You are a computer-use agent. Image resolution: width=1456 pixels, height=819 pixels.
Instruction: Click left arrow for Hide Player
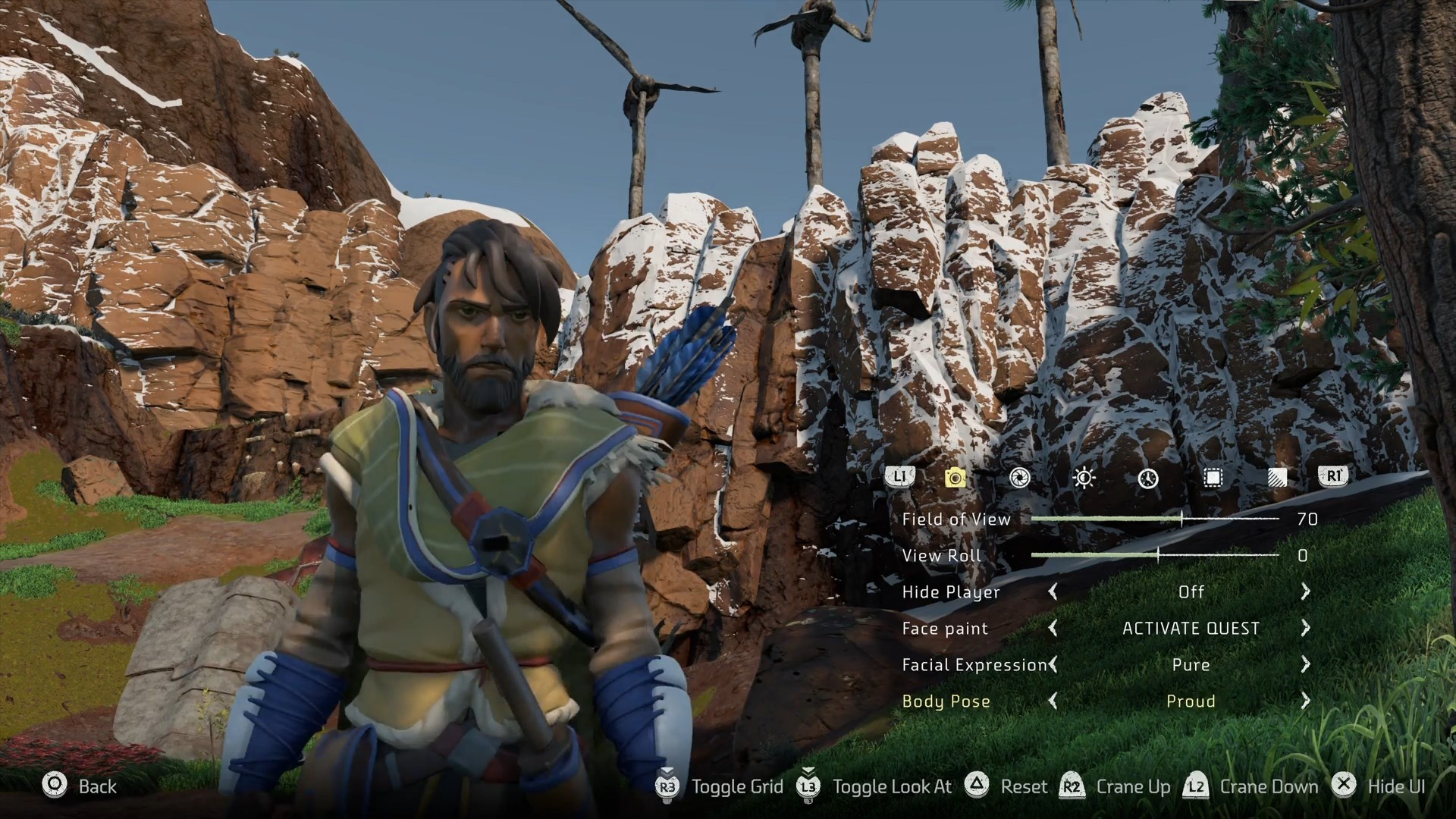[x=1053, y=591]
